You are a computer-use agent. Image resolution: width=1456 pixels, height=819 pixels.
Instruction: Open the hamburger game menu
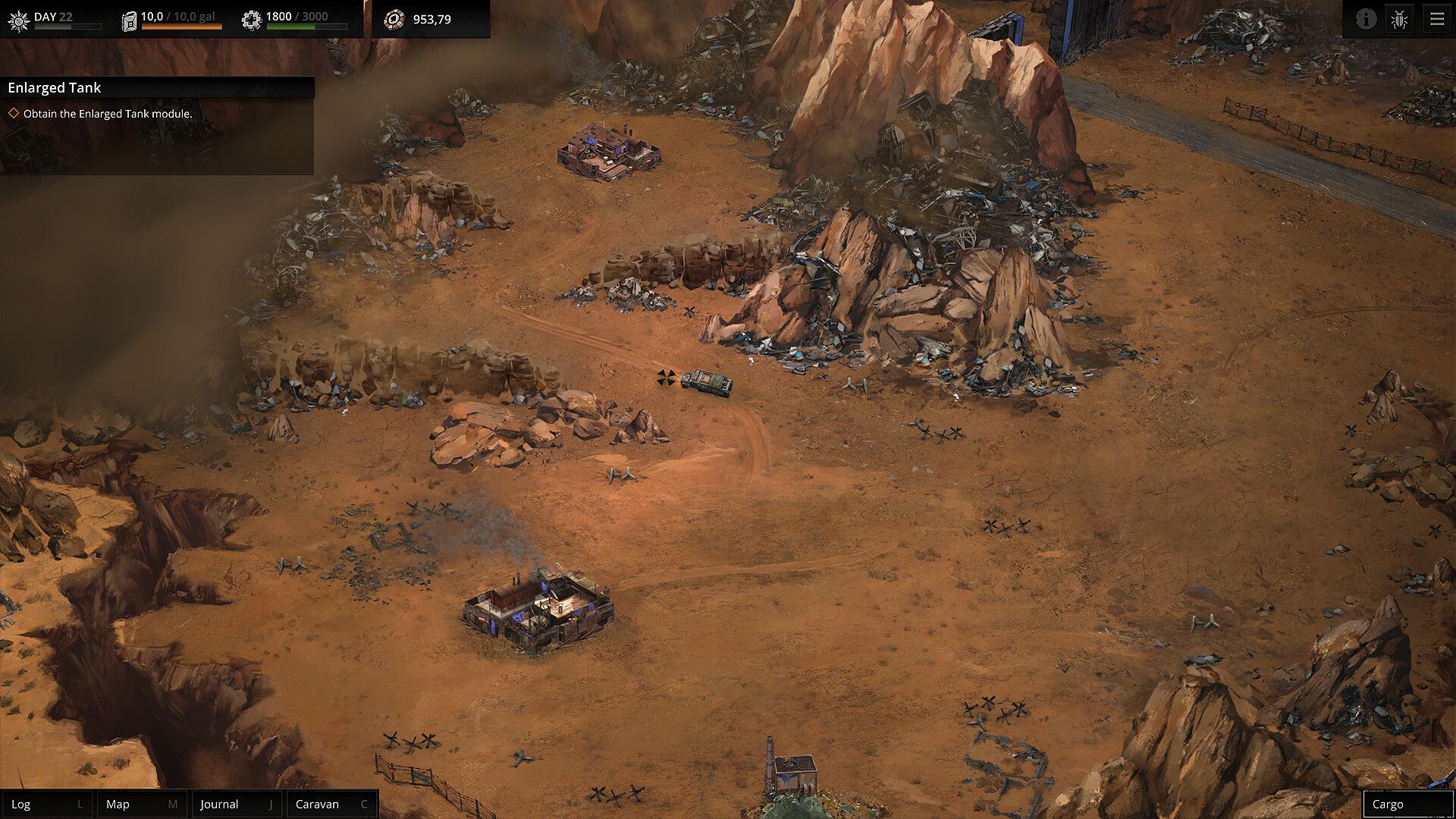[x=1437, y=19]
